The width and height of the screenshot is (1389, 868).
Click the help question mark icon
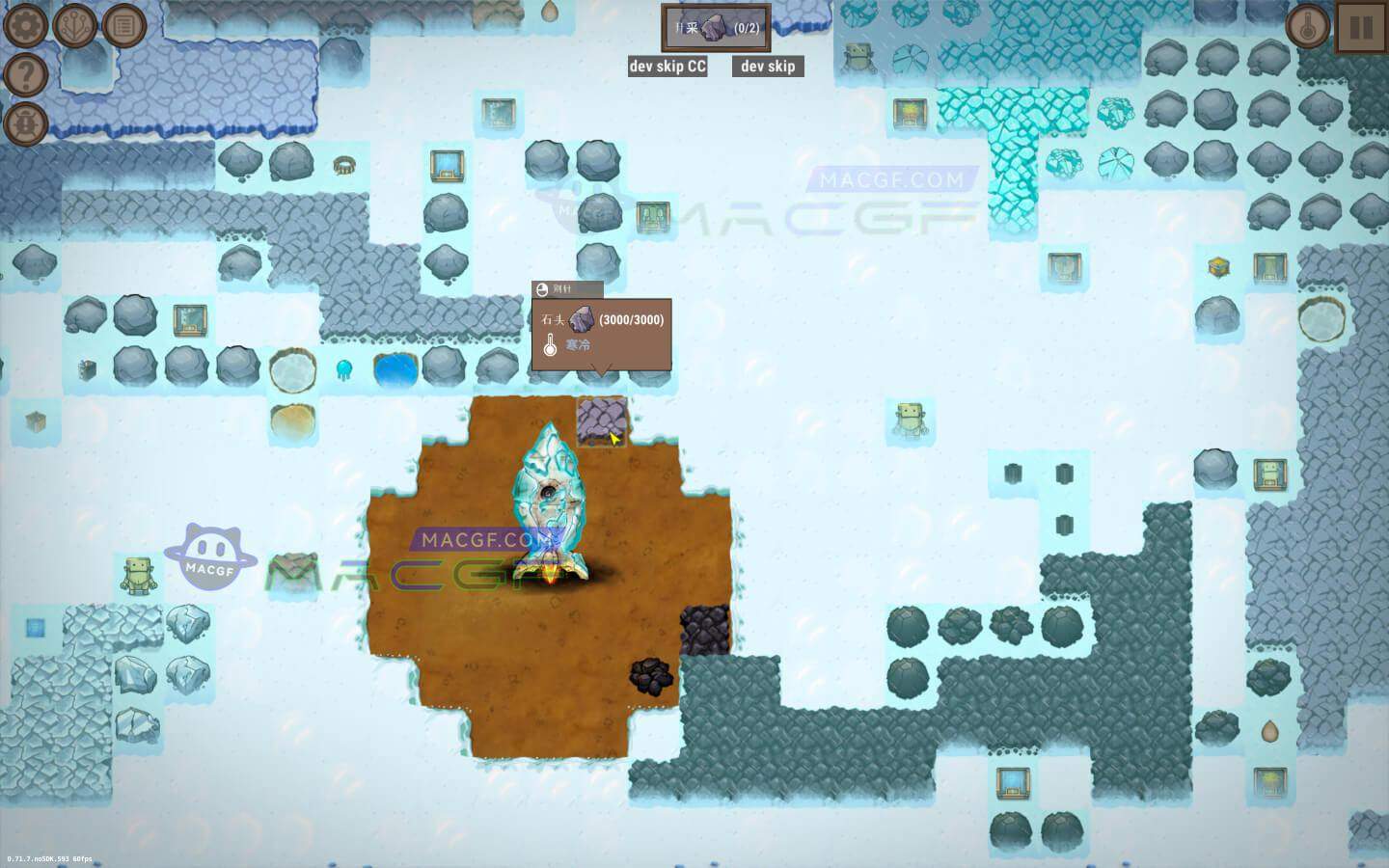point(25,74)
